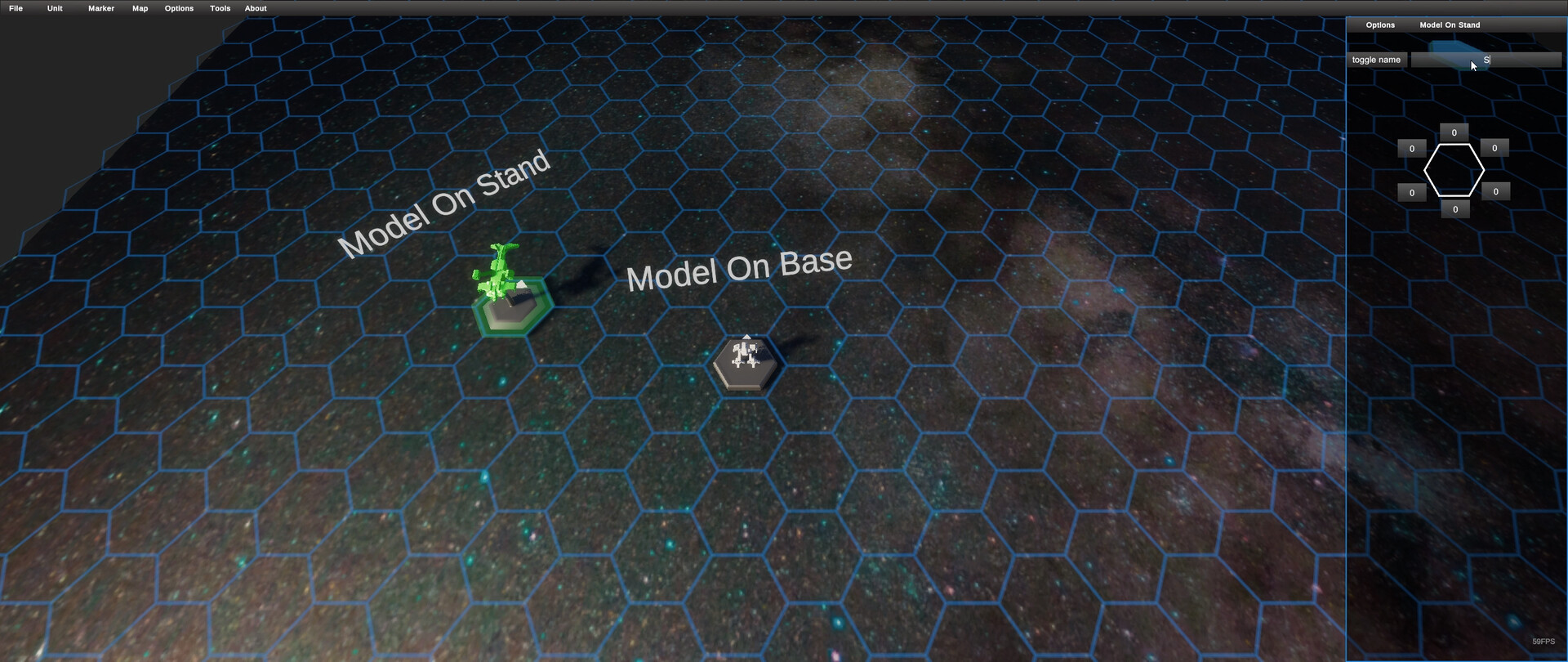This screenshot has width=1568, height=662.
Task: Click the upper-right hexagon edge value box
Action: (x=1495, y=148)
